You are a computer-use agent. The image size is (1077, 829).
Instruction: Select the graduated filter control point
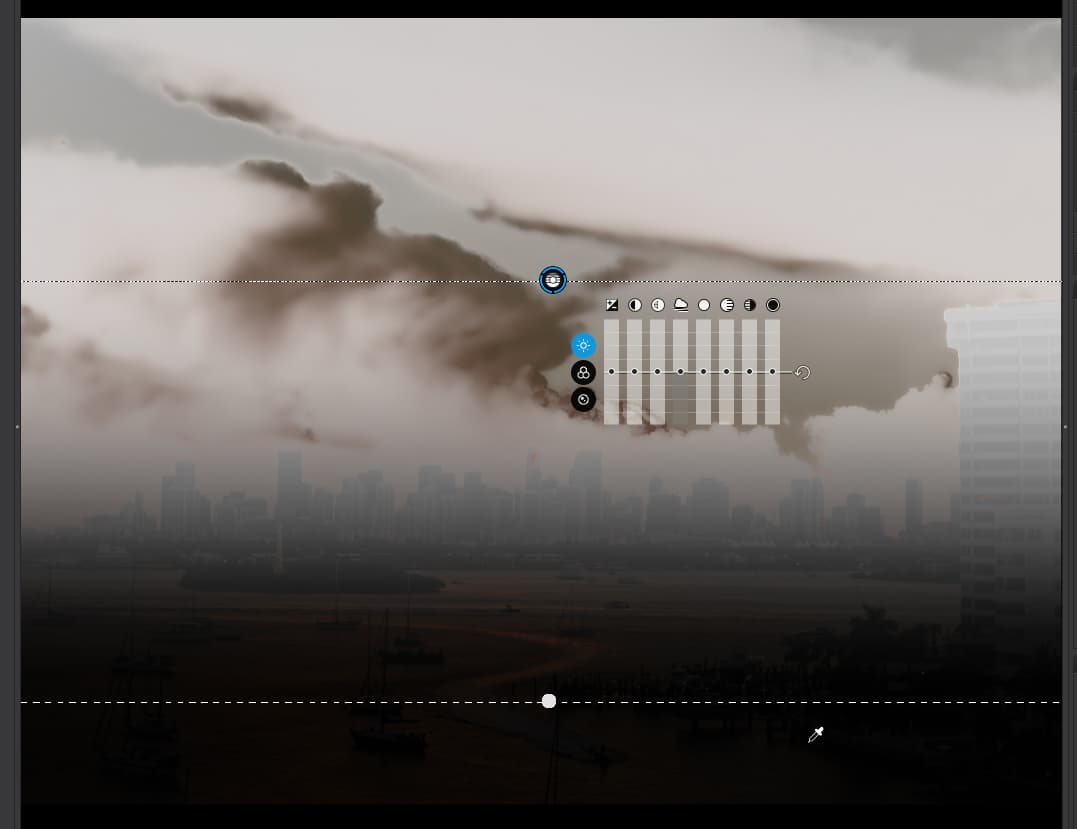click(553, 280)
